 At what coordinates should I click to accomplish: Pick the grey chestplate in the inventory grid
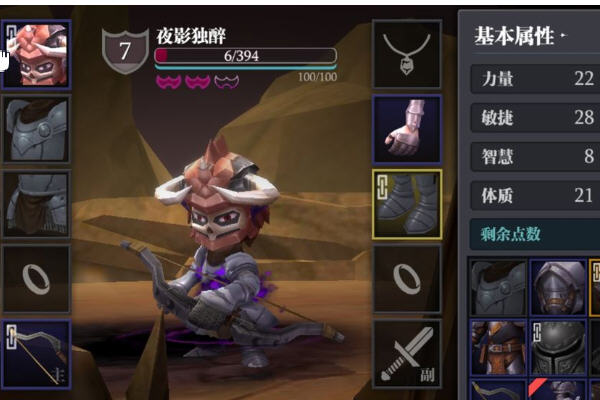(498, 288)
